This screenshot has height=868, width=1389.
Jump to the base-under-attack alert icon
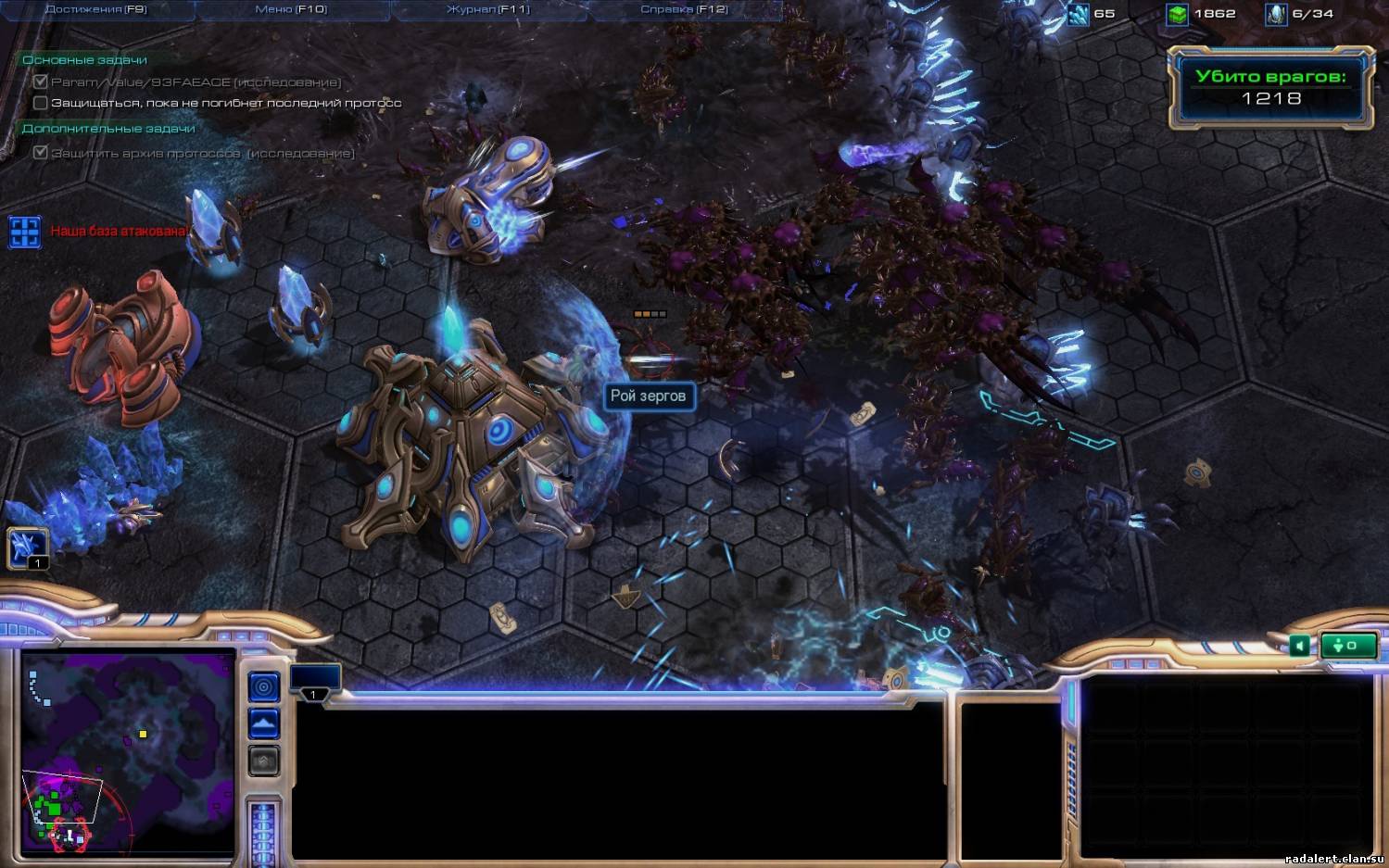click(25, 232)
